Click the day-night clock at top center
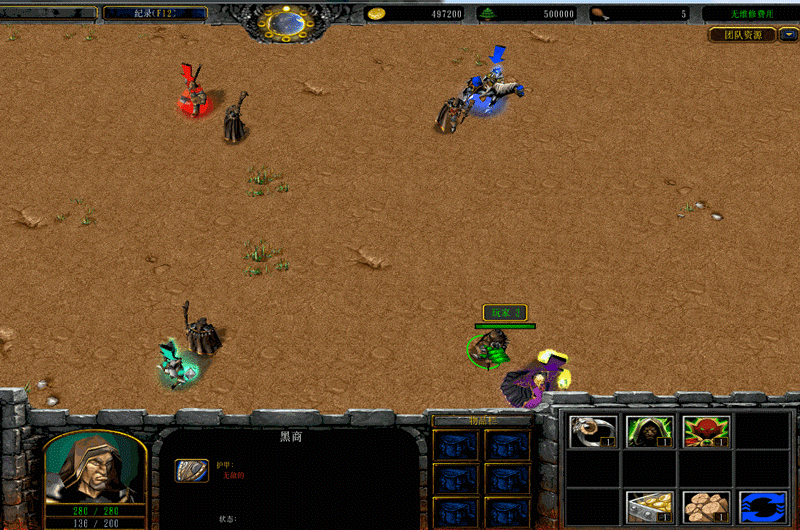 [x=285, y=20]
